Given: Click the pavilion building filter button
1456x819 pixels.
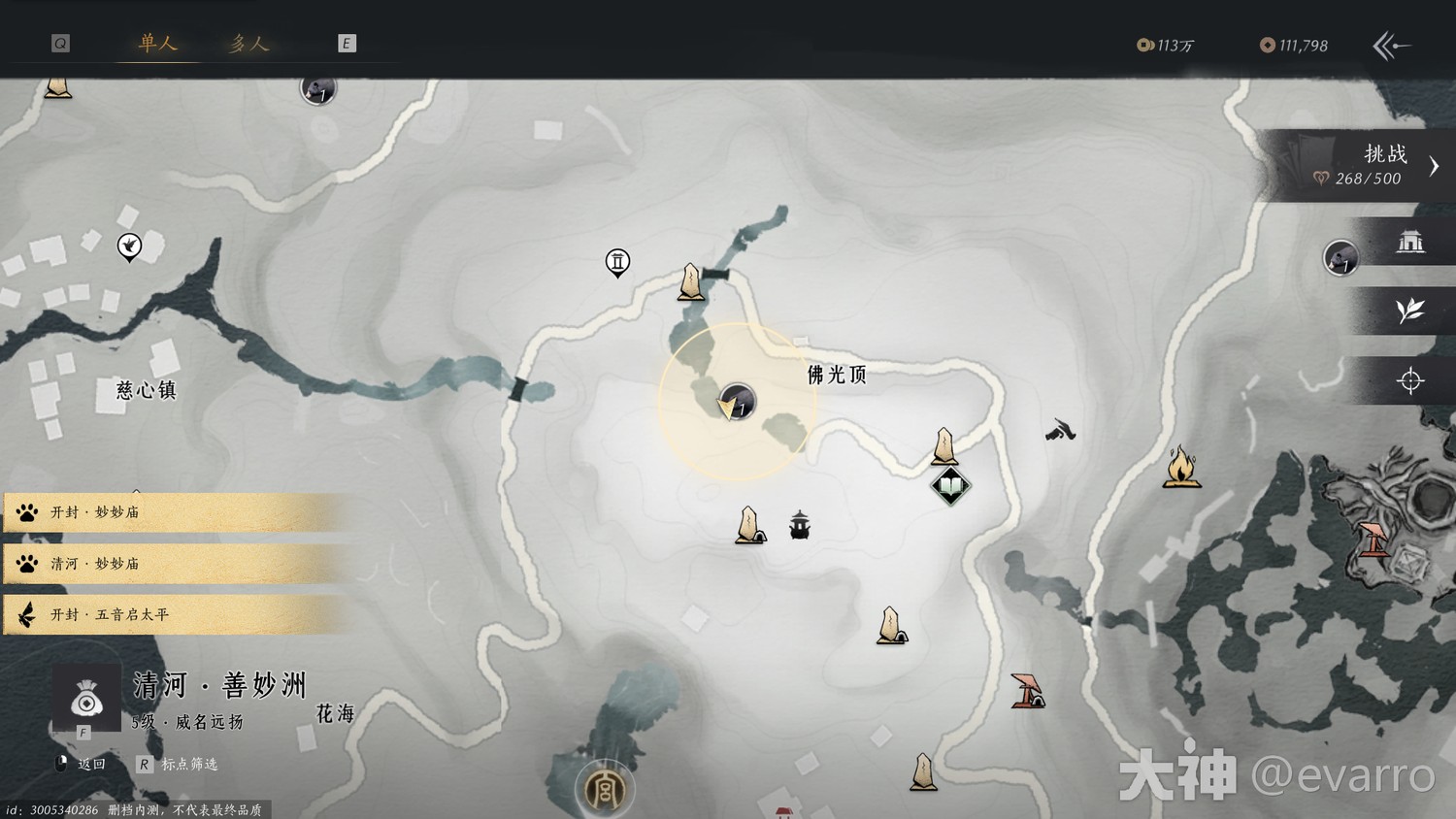Looking at the screenshot, I should coord(1409,242).
